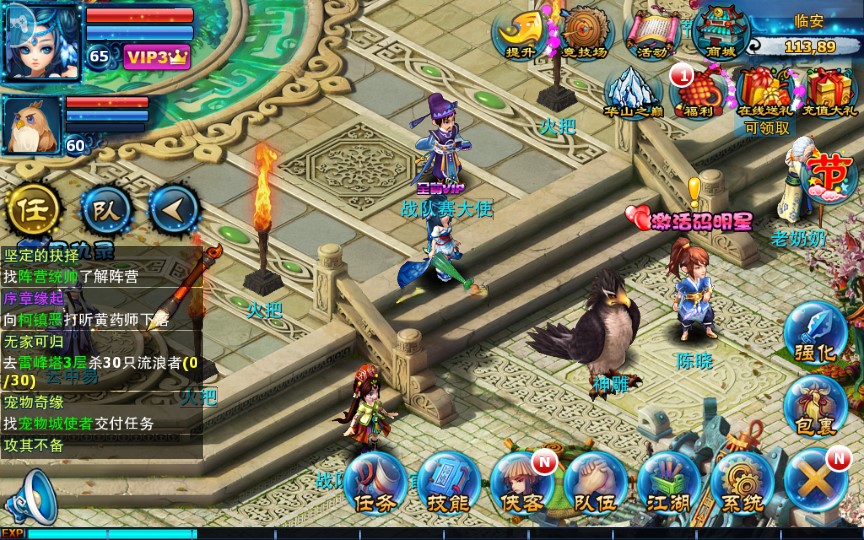Open the 包裹 inventory bag
864x540 pixels.
click(815, 404)
